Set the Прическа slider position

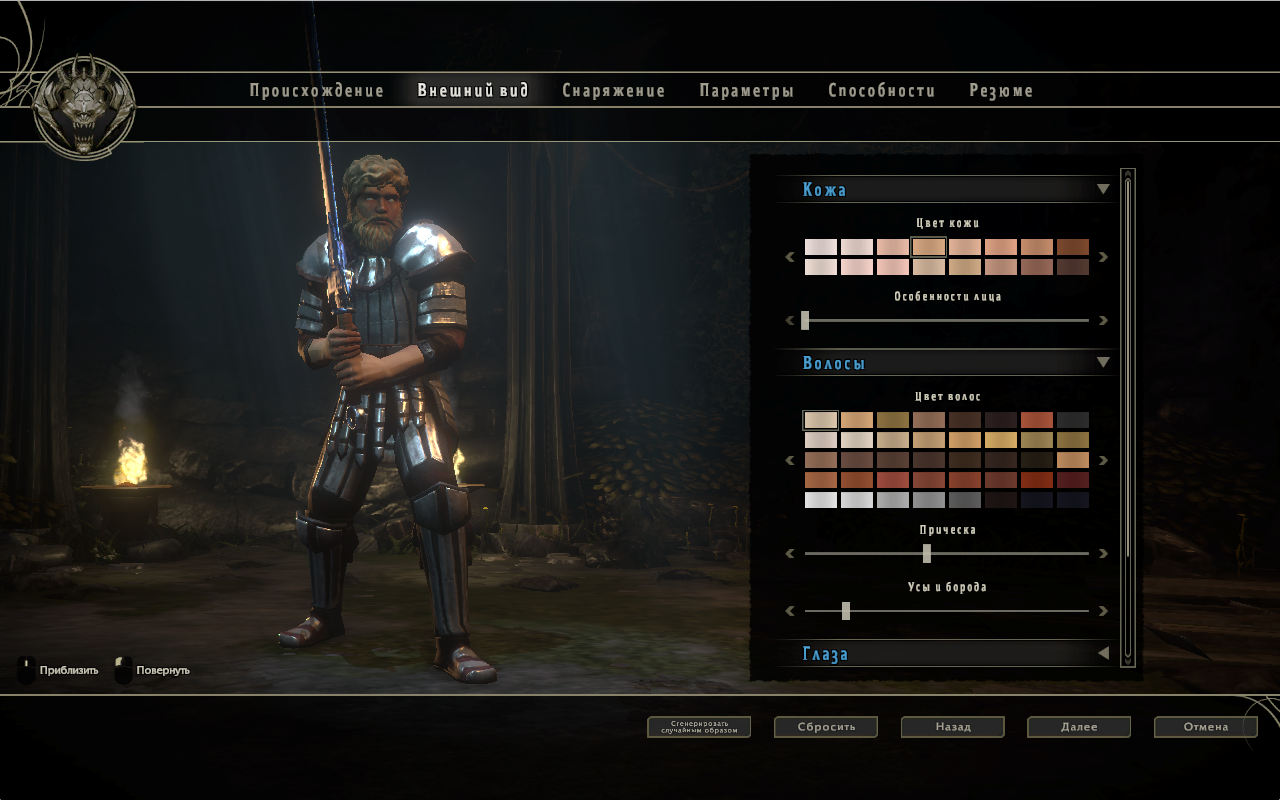click(927, 553)
